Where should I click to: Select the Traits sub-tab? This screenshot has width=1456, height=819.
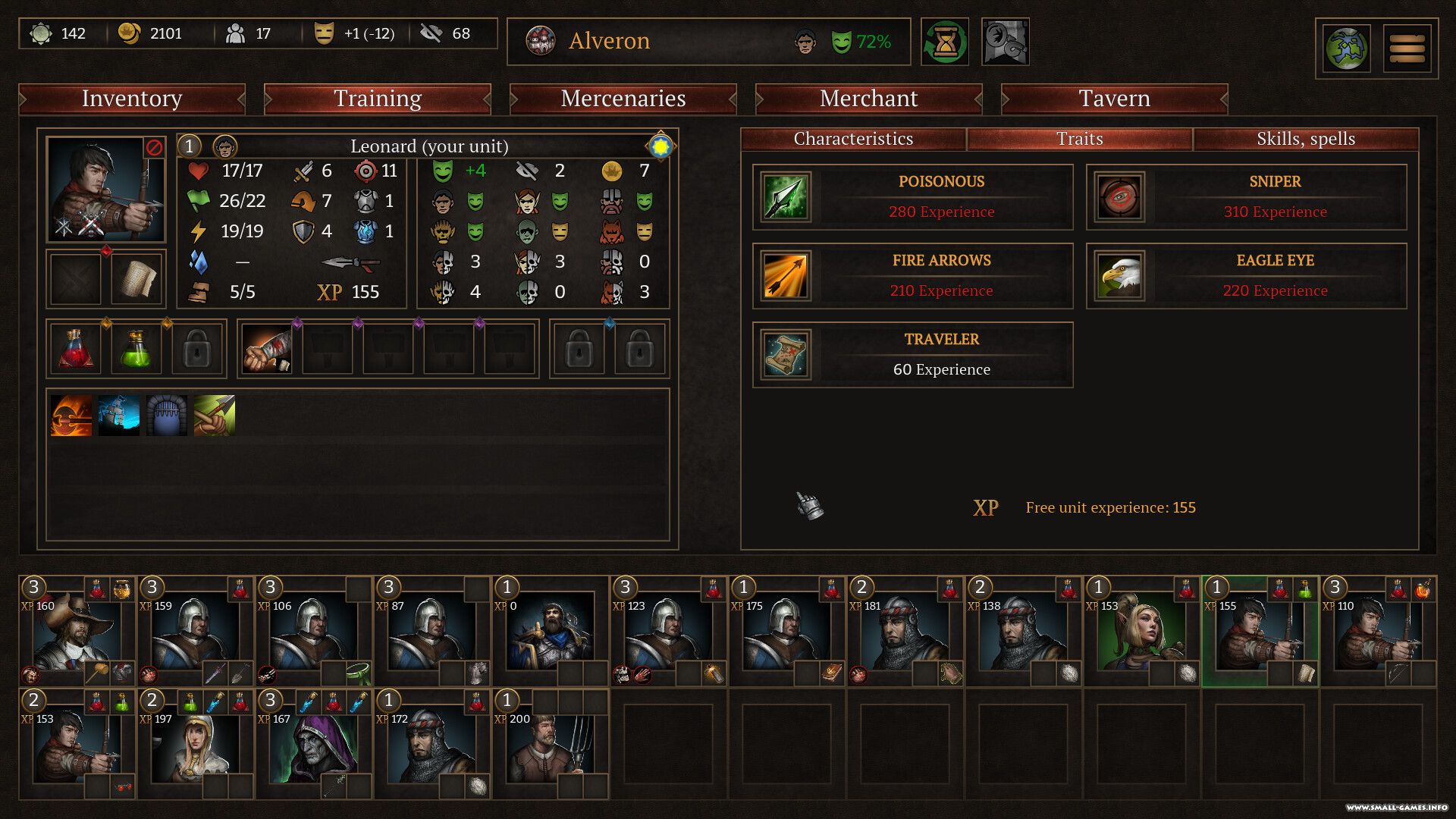pyautogui.click(x=1079, y=139)
